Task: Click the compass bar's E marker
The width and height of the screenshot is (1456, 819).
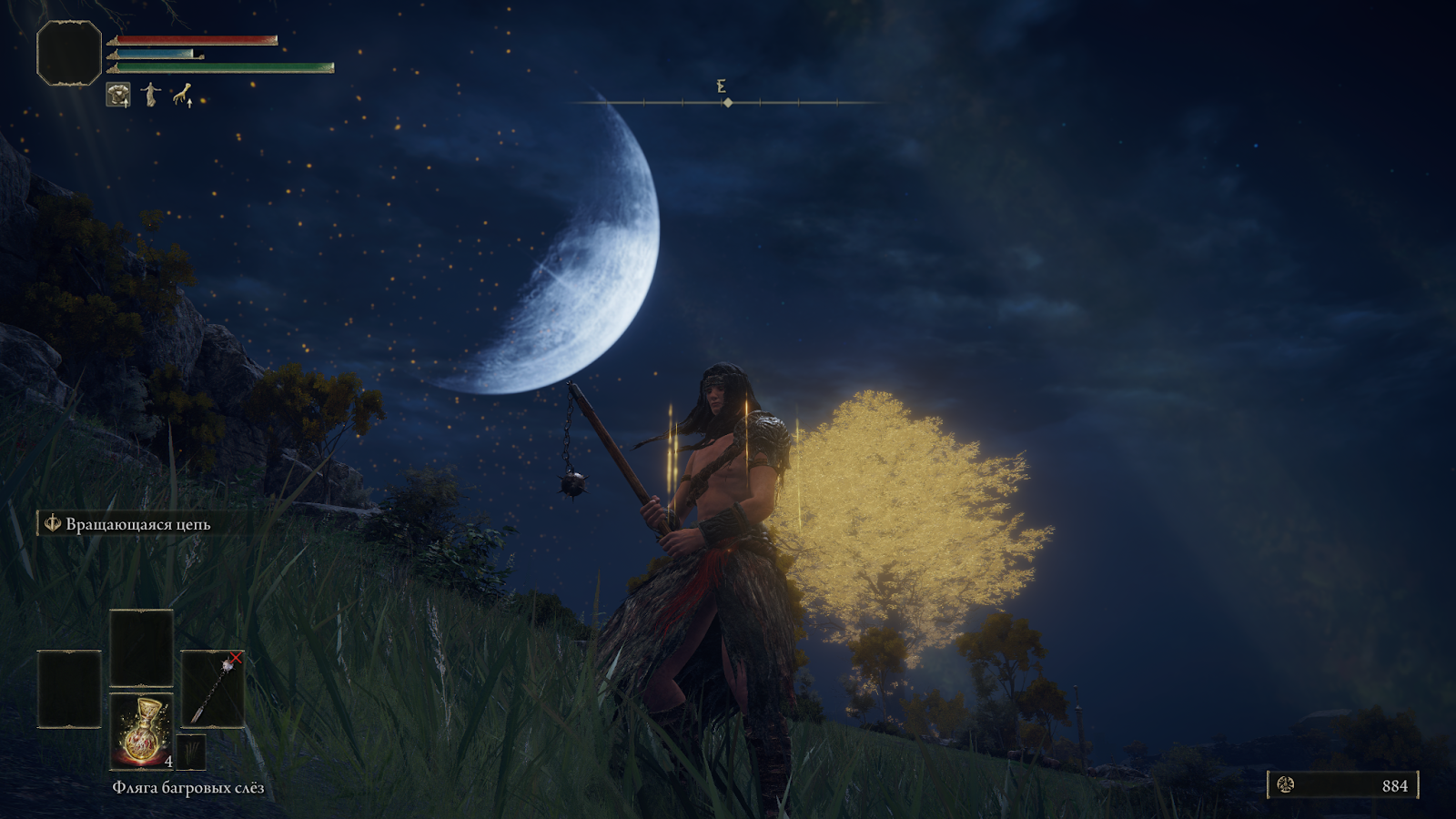Action: (722, 86)
